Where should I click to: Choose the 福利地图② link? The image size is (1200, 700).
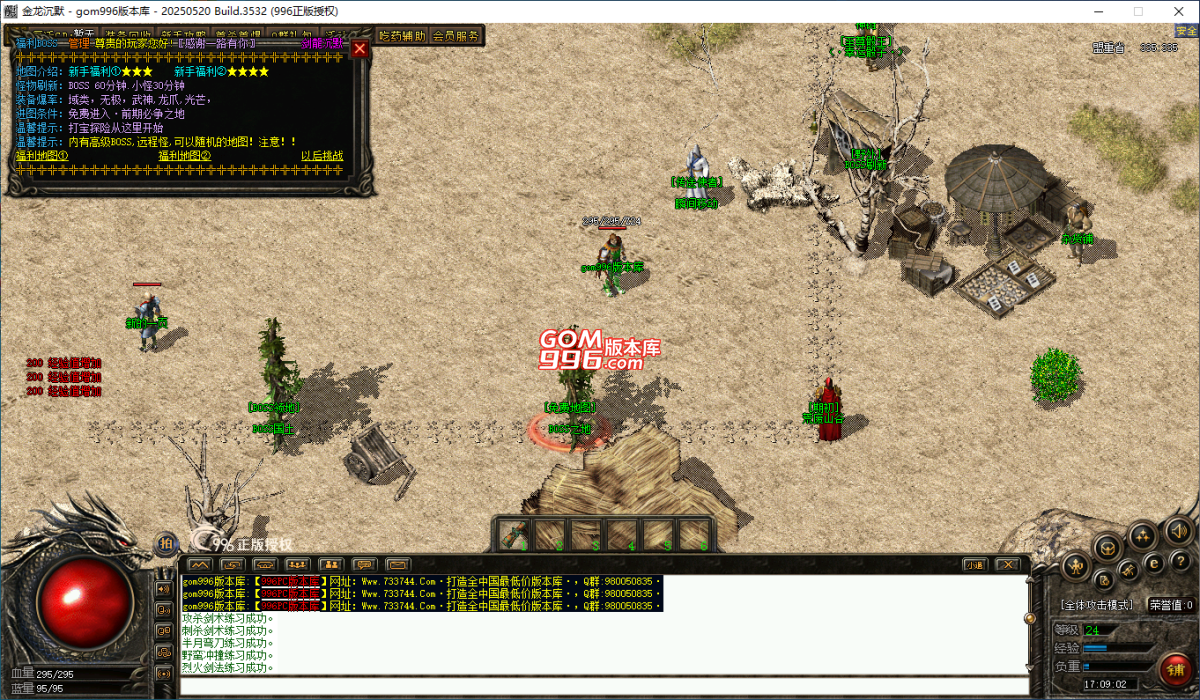pyautogui.click(x=185, y=156)
